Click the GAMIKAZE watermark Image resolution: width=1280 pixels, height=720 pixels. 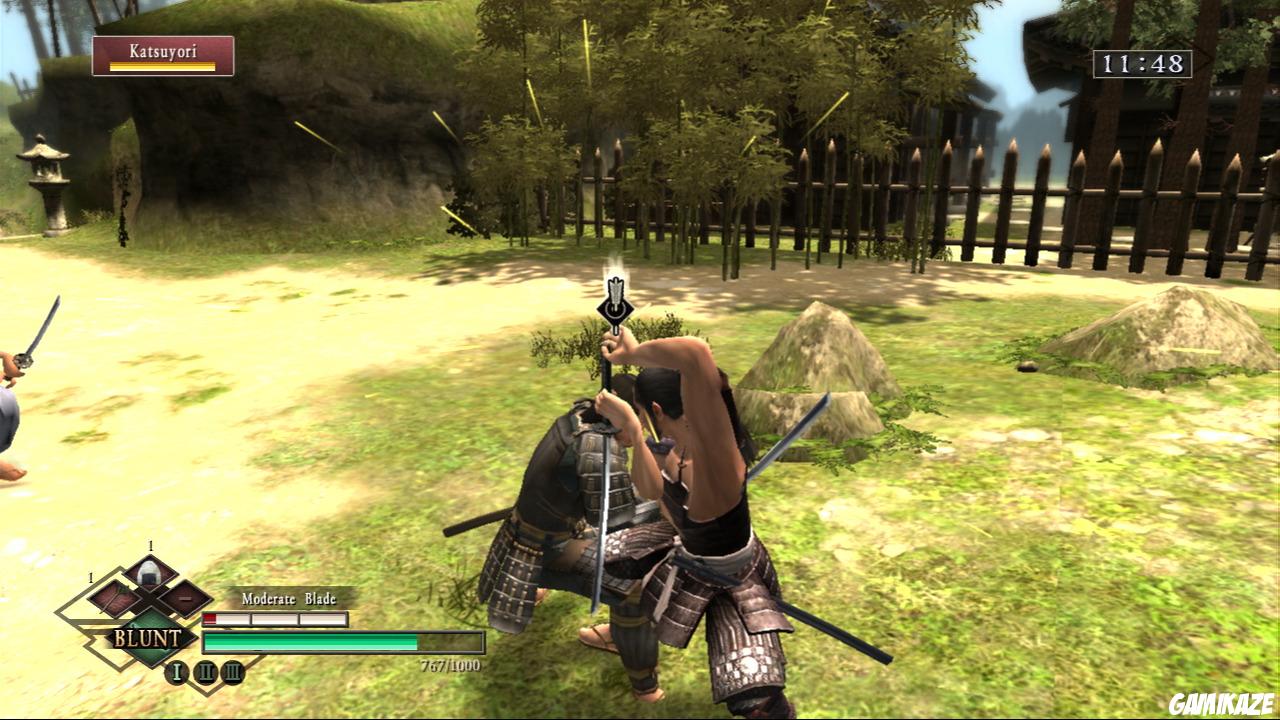[x=1222, y=700]
